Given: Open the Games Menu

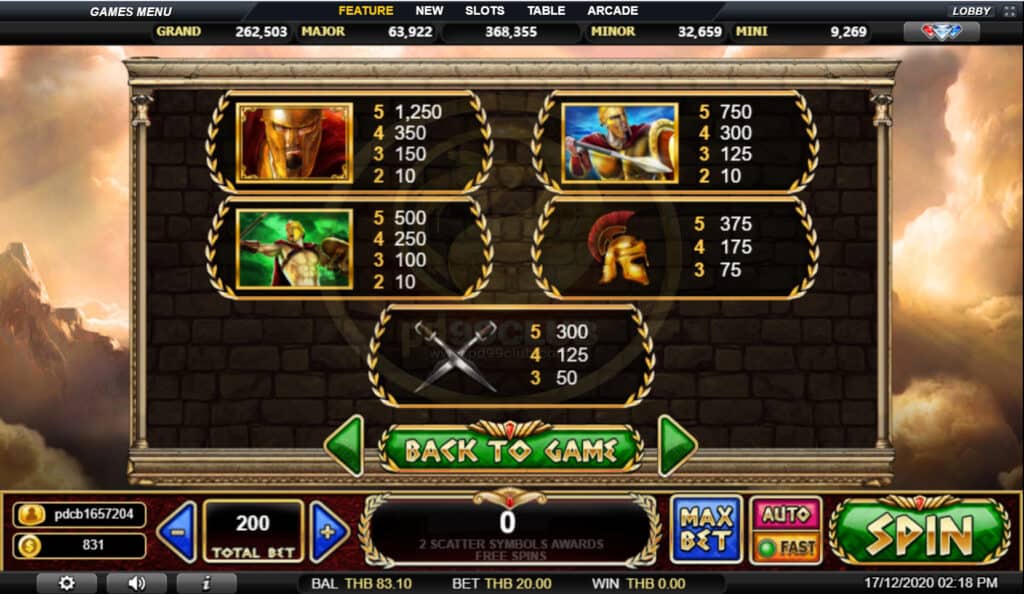Looking at the screenshot, I should coord(130,12).
